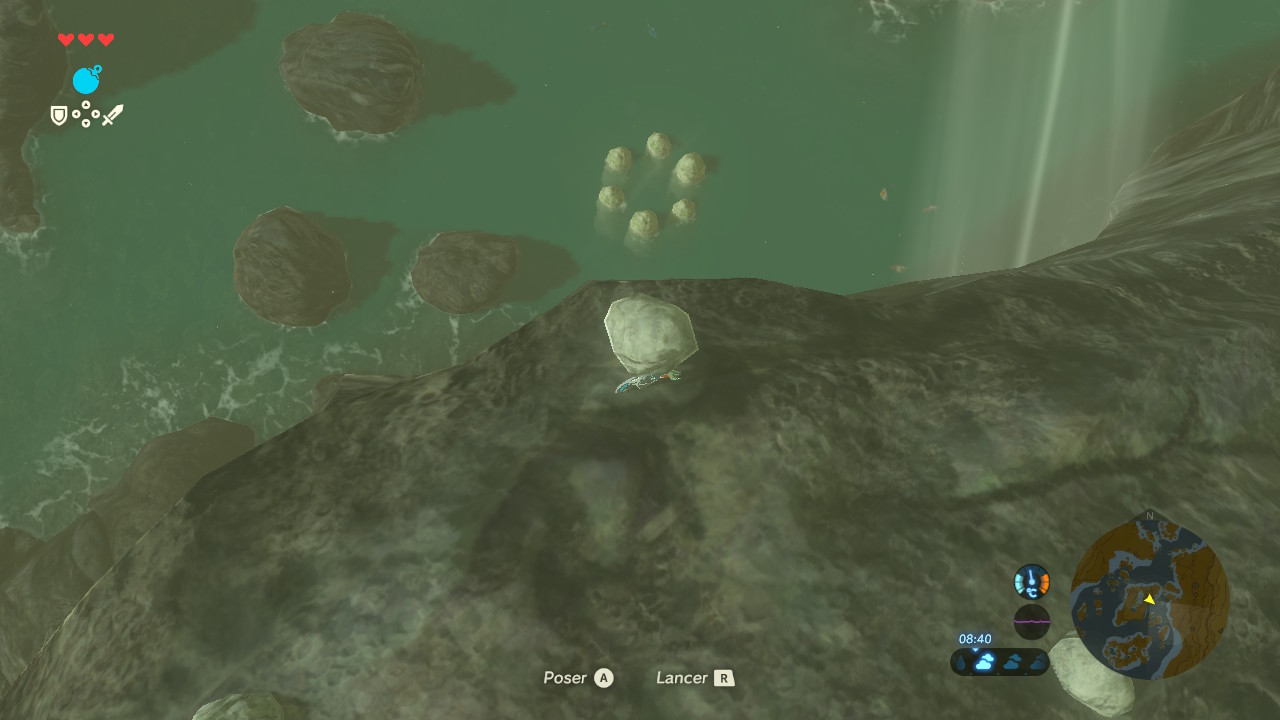Show the weather forecast panel
Screen dimensions: 1280x720
coord(999,661)
